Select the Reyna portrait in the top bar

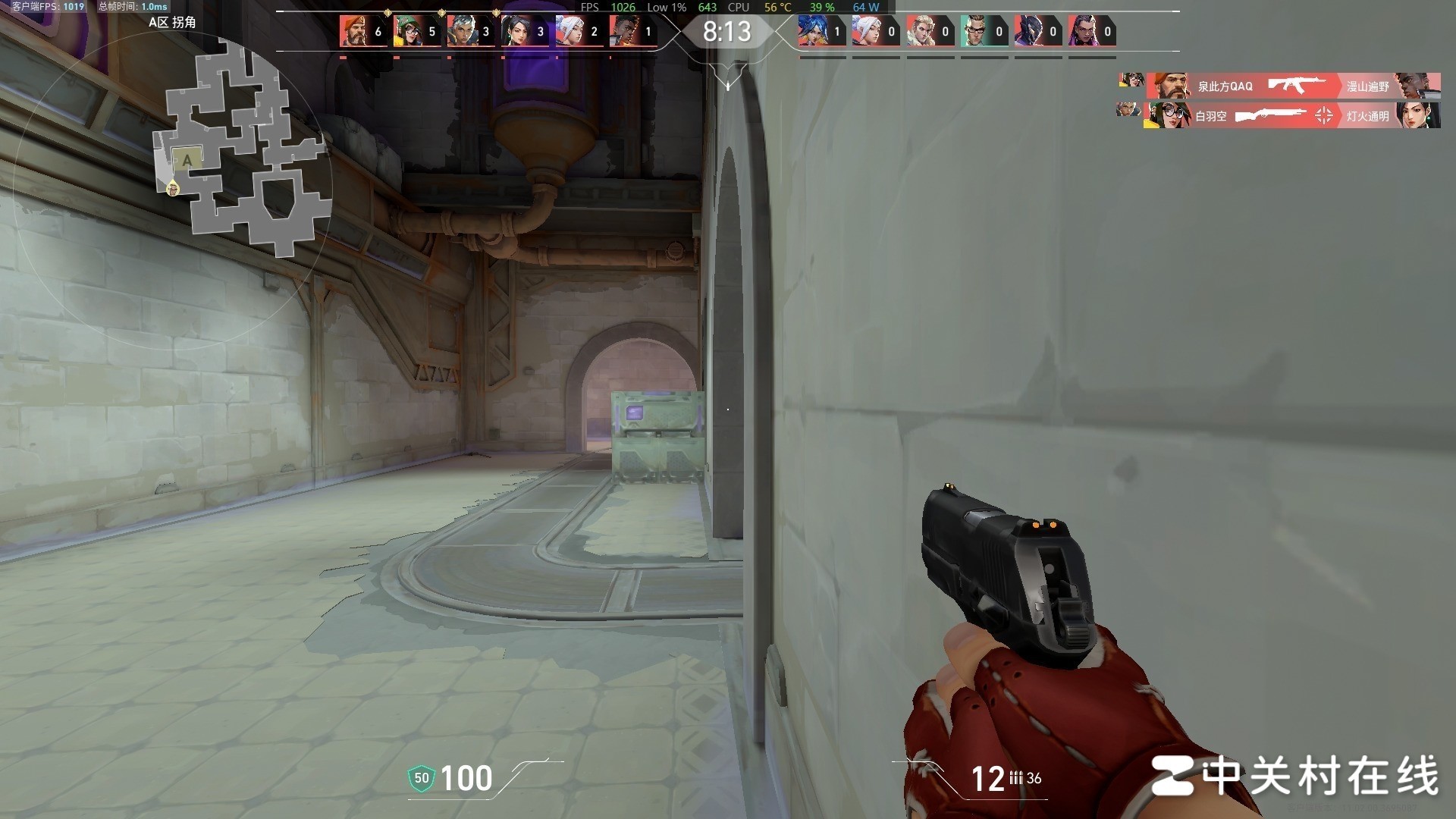point(1082,31)
